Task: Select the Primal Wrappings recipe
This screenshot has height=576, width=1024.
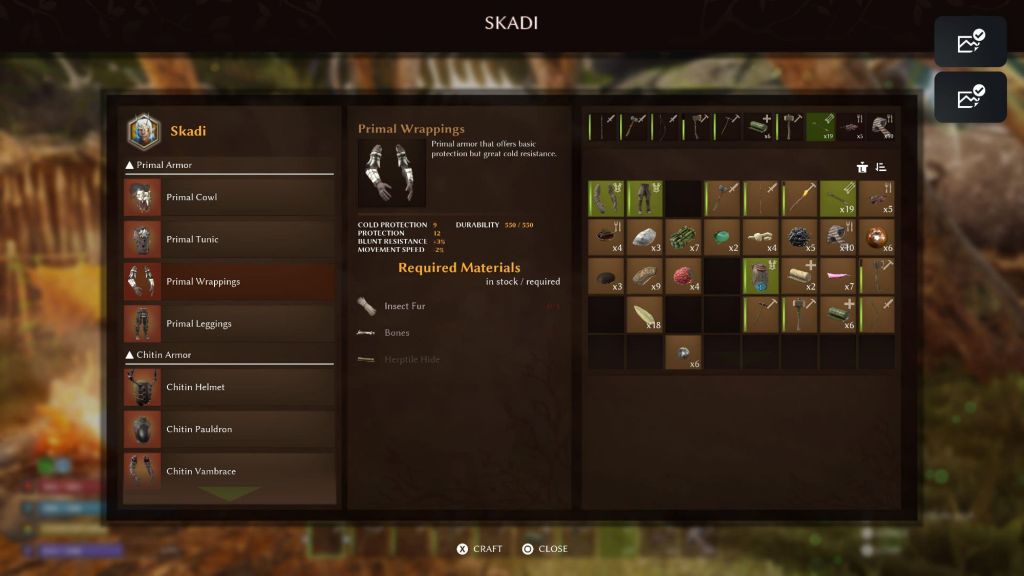Action: tap(229, 281)
